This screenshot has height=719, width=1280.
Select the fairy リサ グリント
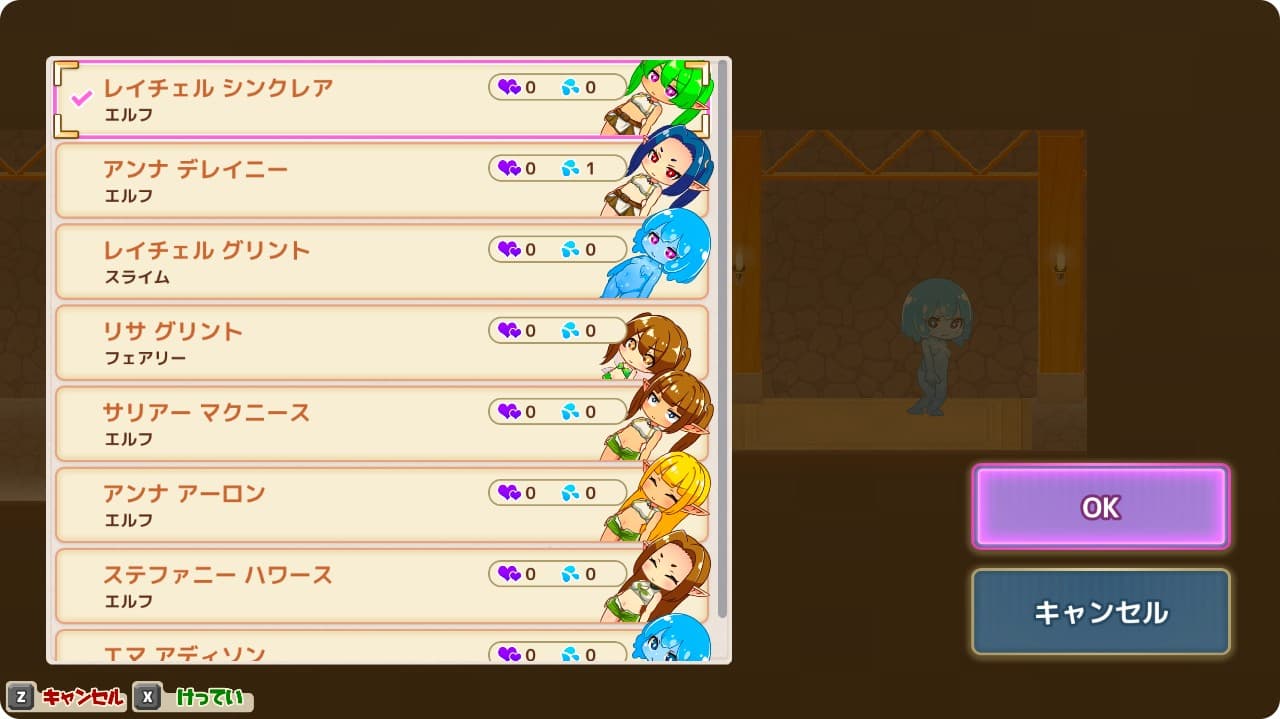(x=300, y=342)
